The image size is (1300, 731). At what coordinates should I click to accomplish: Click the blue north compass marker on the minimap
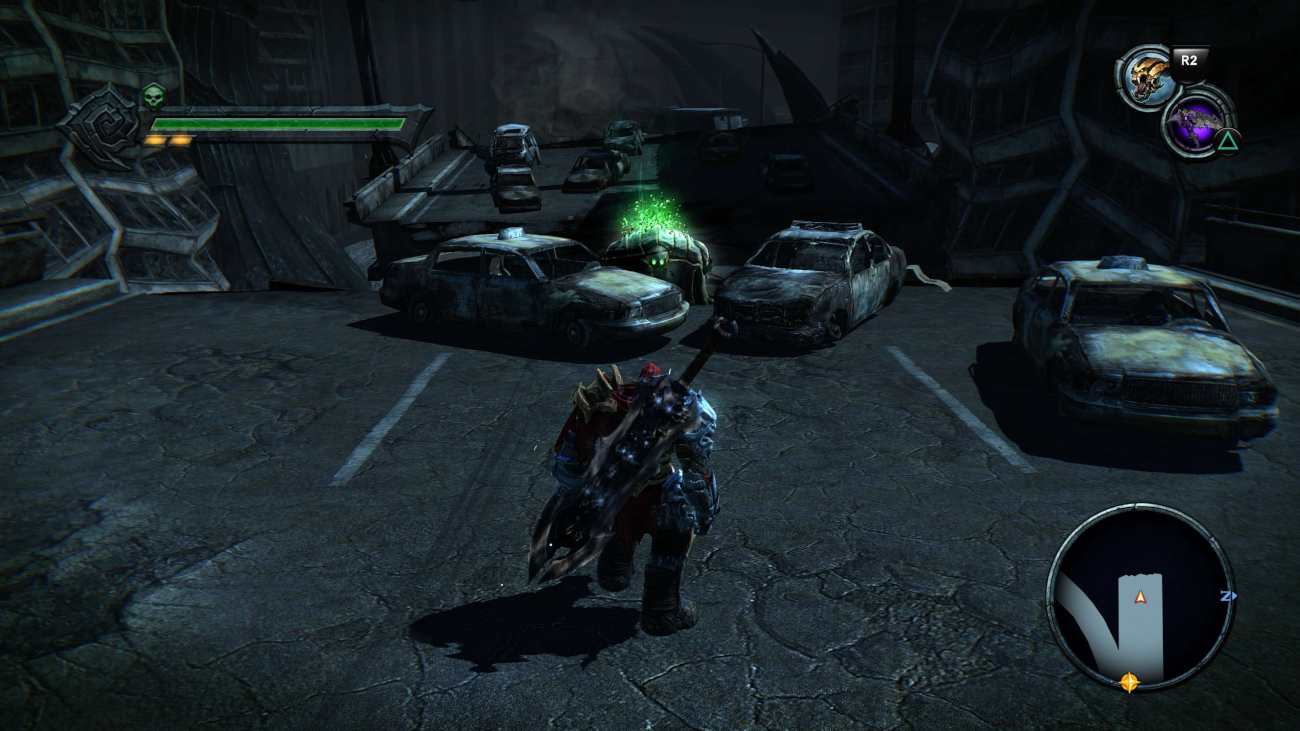1228,596
